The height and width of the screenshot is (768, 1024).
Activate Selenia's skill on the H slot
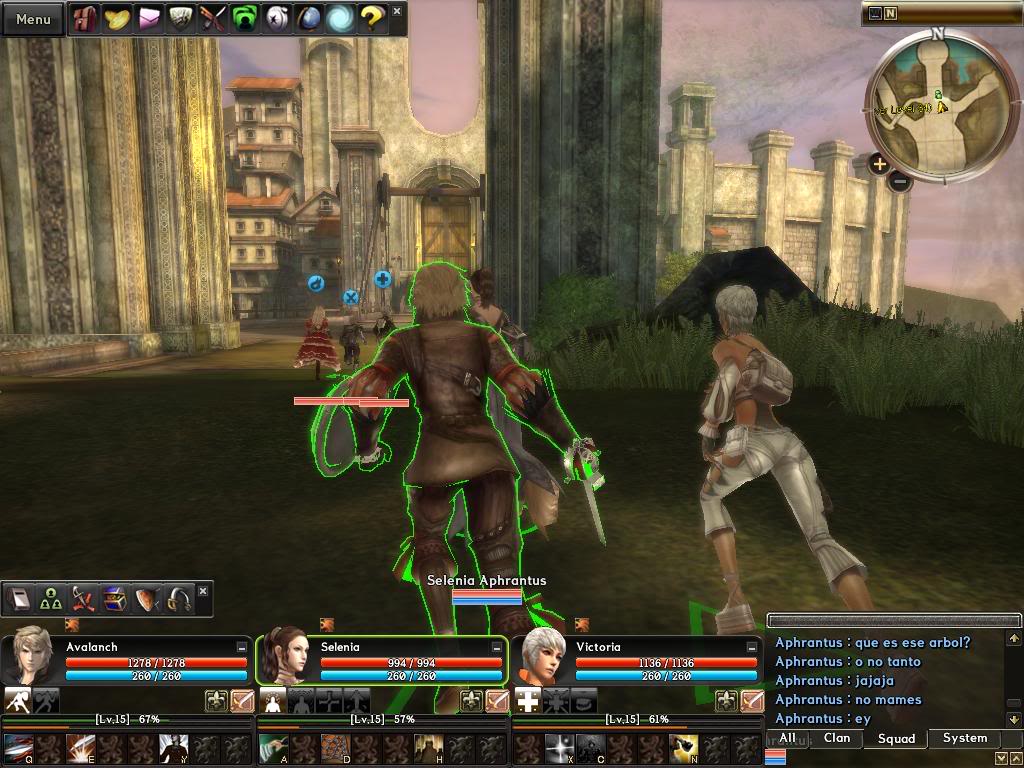coord(430,747)
